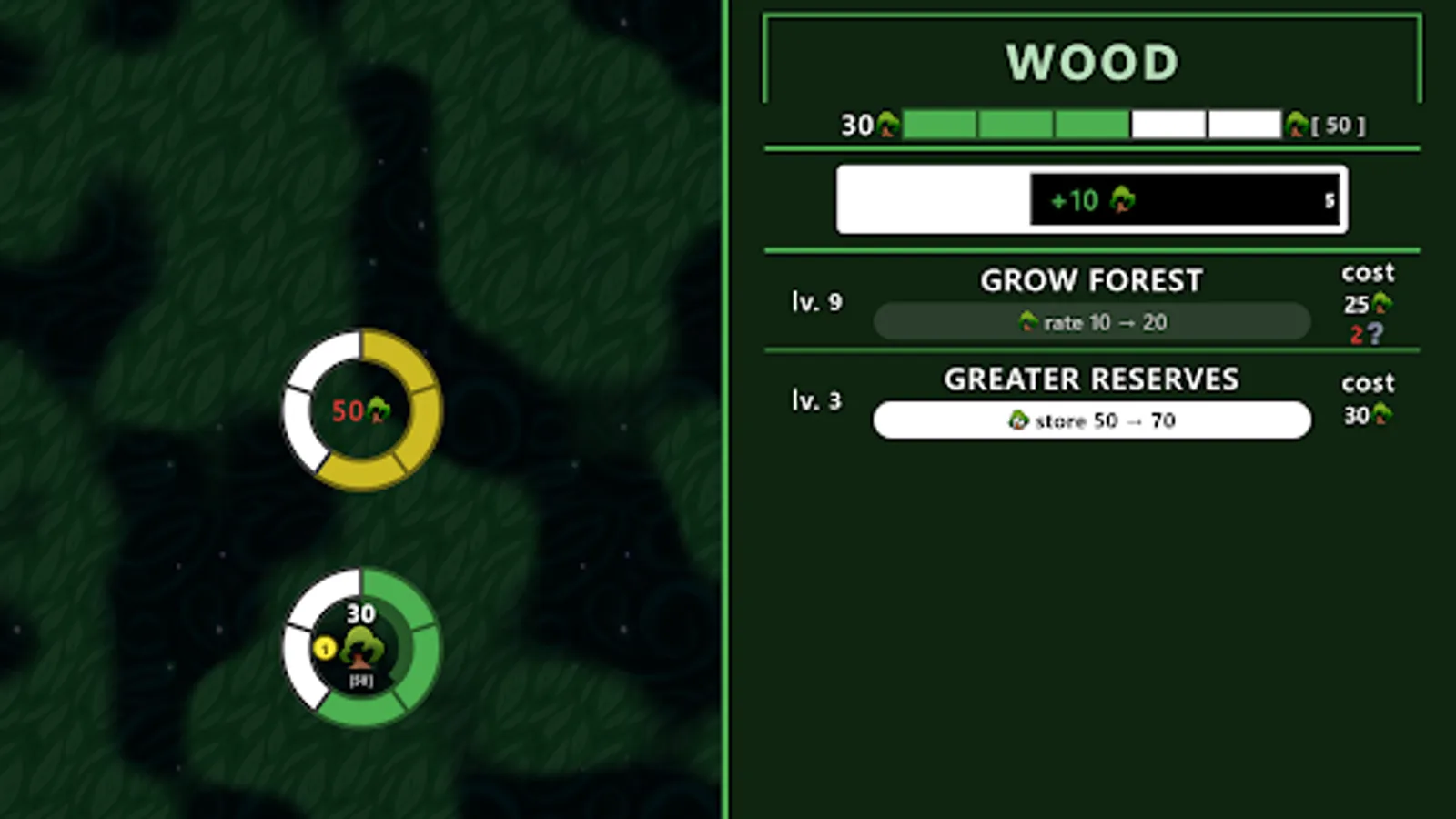Image resolution: width=1456 pixels, height=819 pixels.
Task: Click the tree icon beside the wood count 30
Action: click(x=887, y=125)
